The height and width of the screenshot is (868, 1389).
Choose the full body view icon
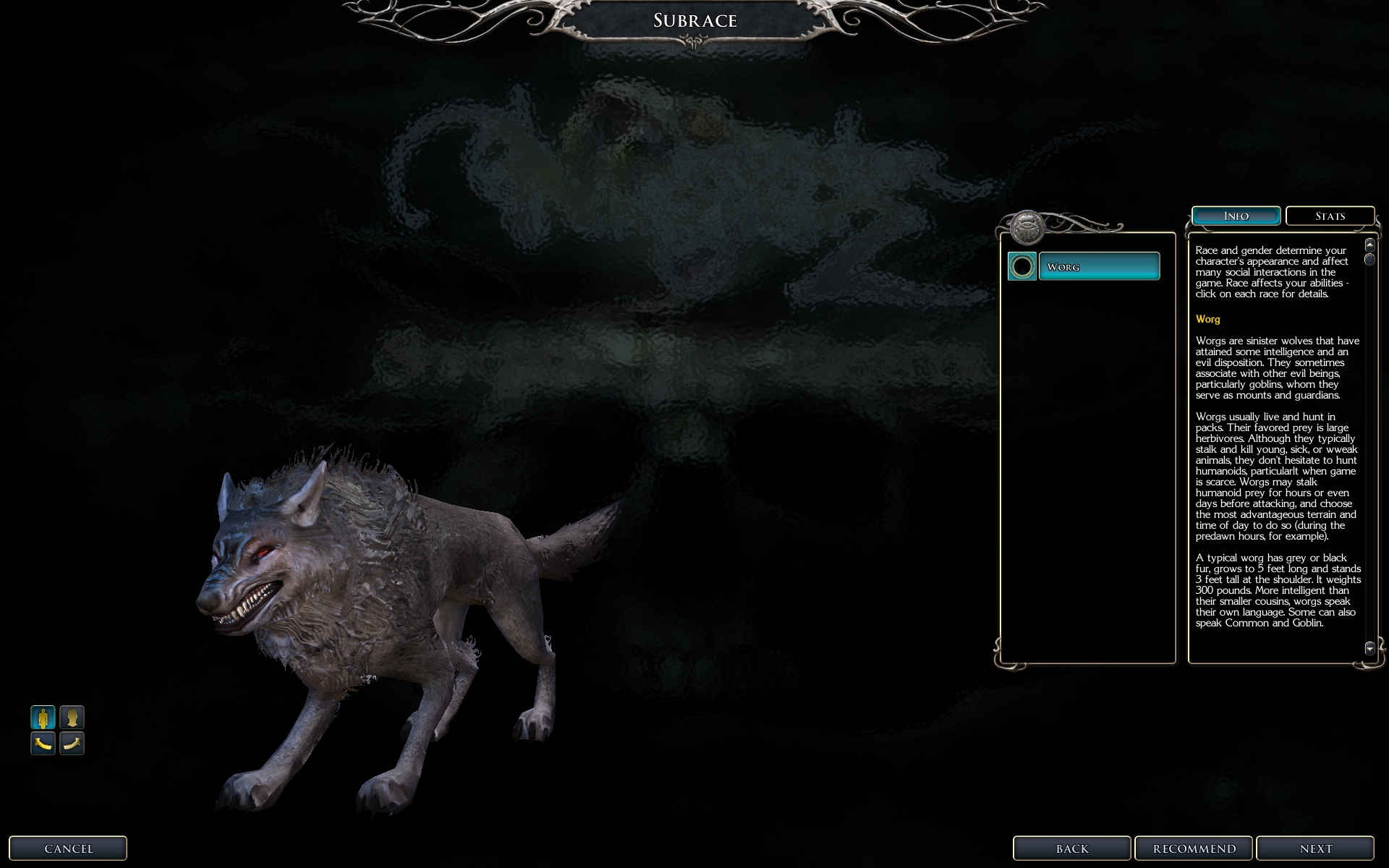click(43, 718)
